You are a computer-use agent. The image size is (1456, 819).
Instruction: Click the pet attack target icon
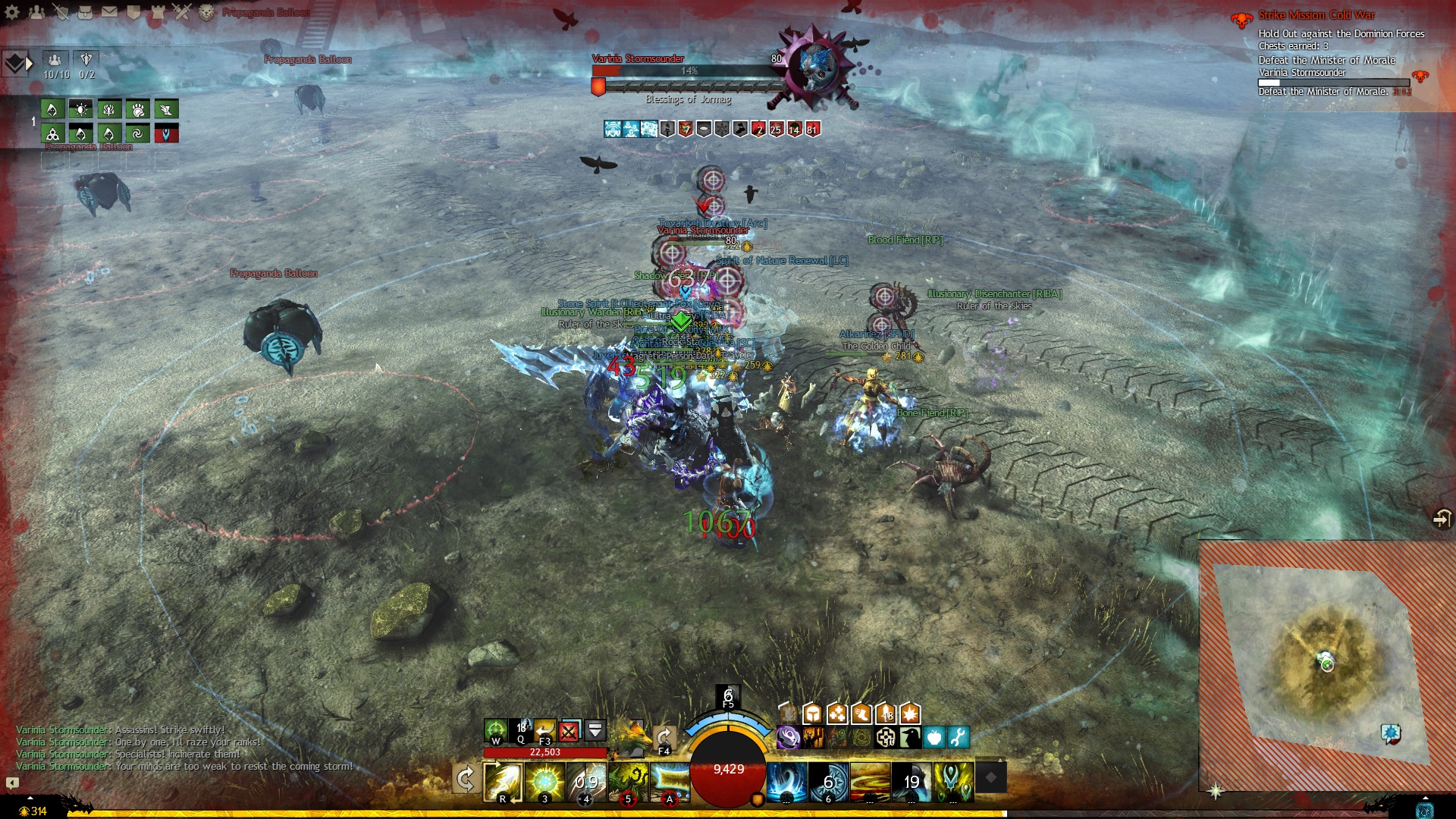point(495,731)
